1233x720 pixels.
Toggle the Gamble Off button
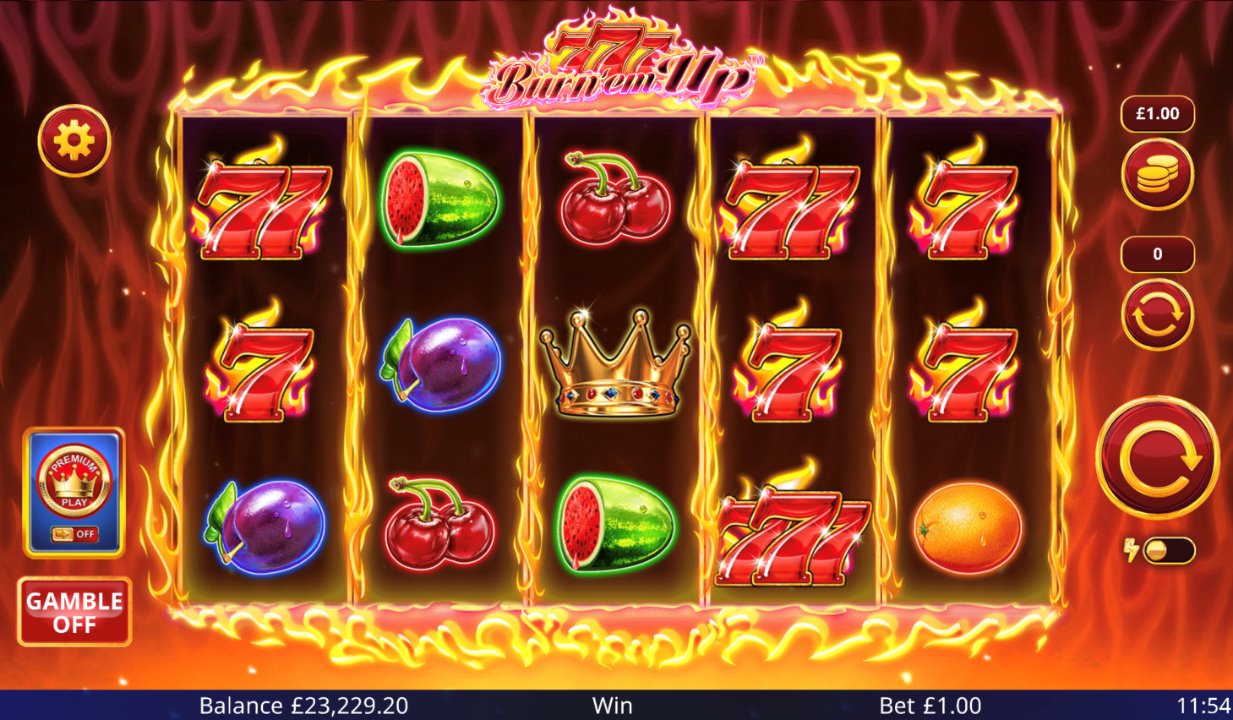(x=74, y=612)
